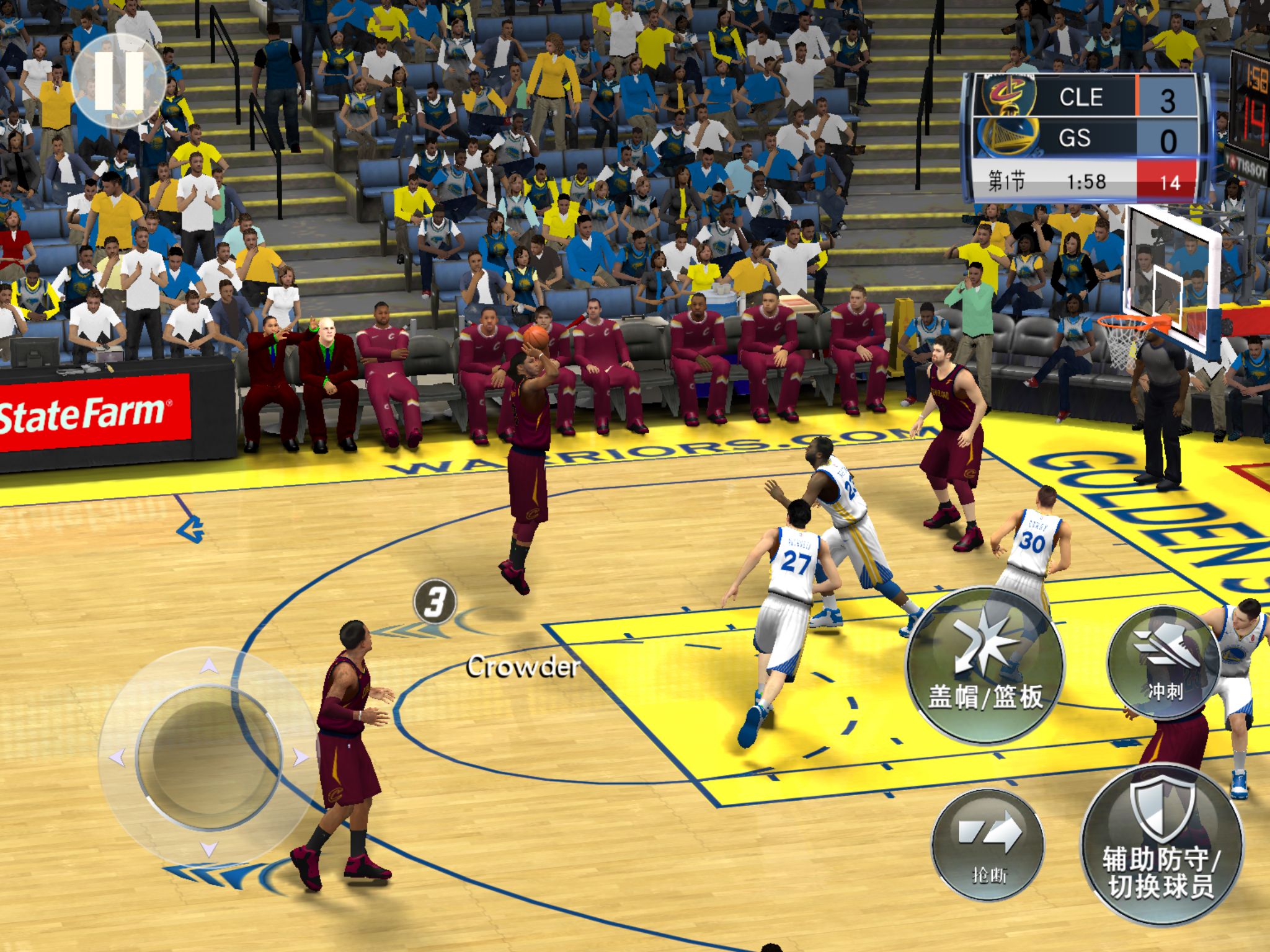Pause the game with the pause button

tap(118, 81)
